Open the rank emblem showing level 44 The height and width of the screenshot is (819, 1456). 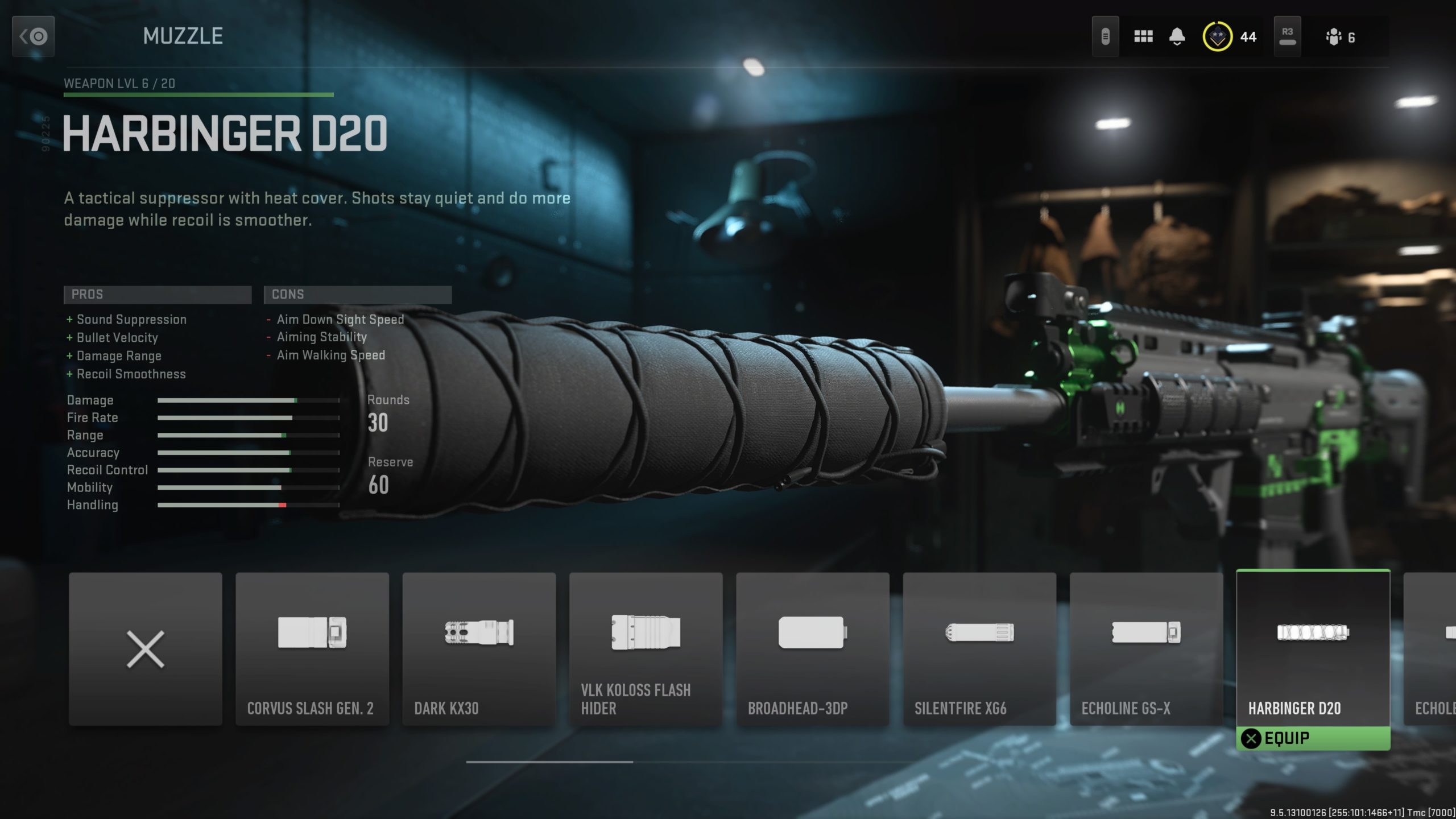pos(1217,36)
